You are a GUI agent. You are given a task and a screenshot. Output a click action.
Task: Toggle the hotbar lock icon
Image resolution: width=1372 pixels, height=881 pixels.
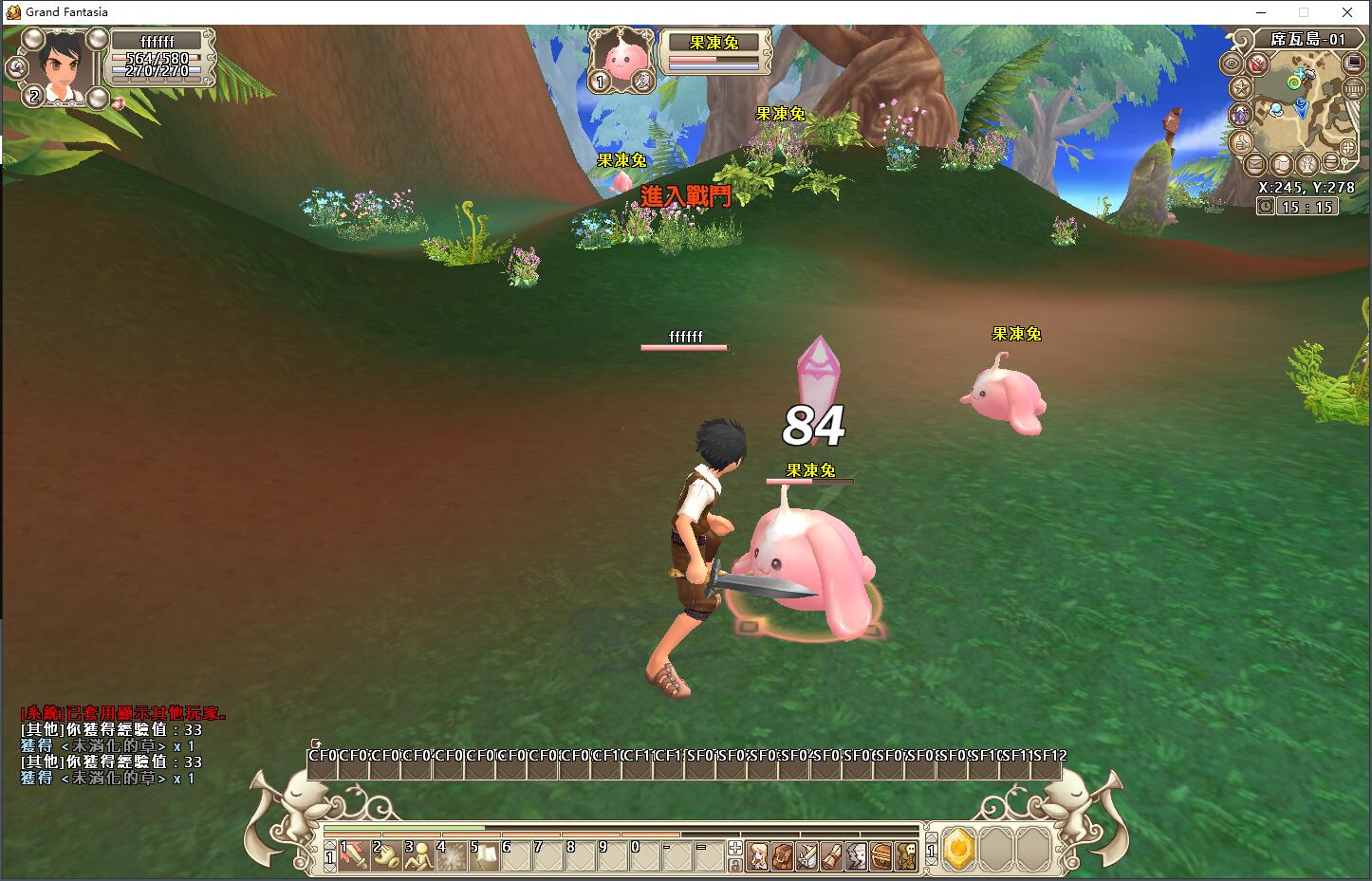734,865
